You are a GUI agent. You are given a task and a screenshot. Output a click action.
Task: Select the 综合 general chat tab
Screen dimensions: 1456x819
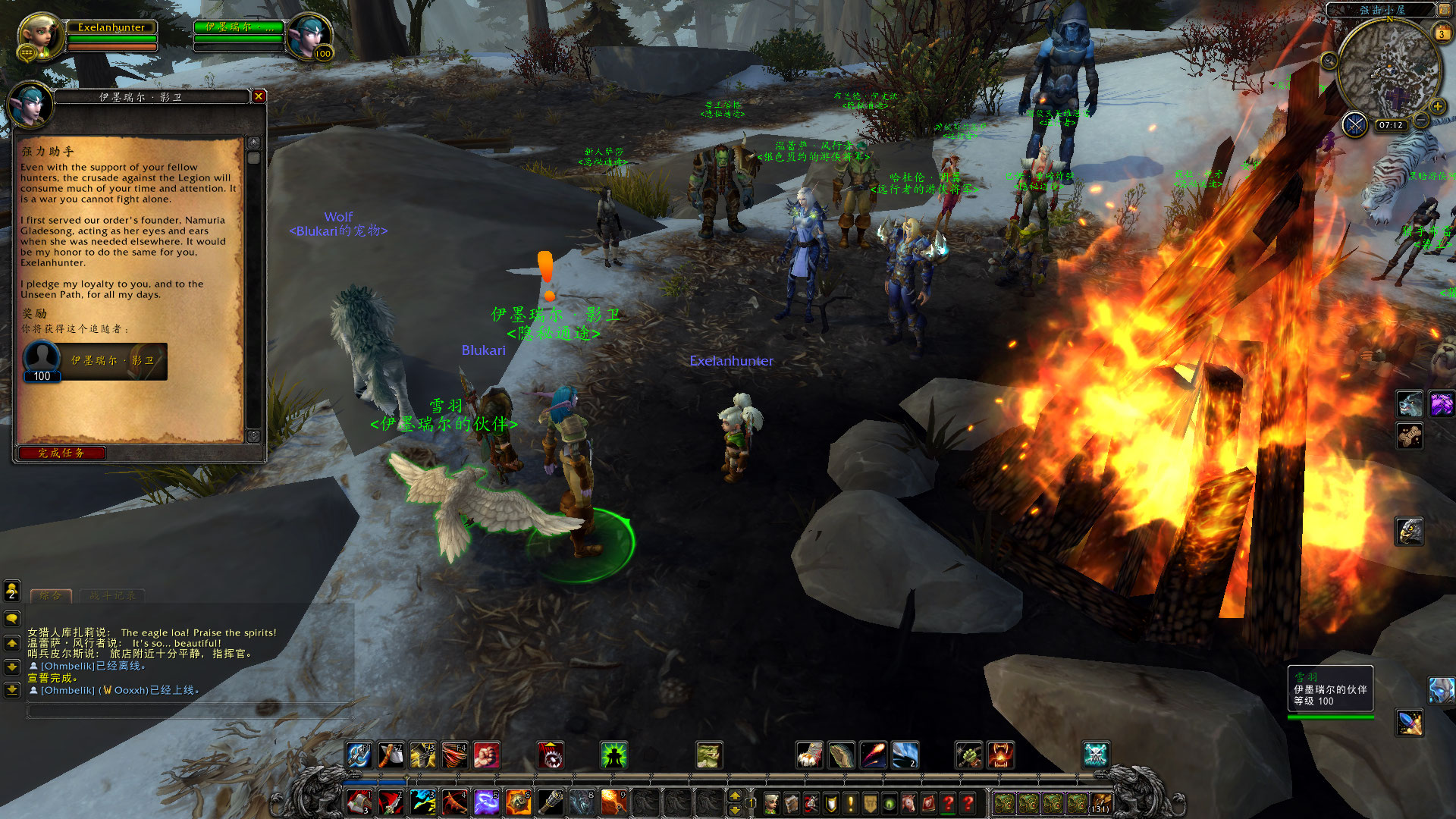[x=50, y=596]
